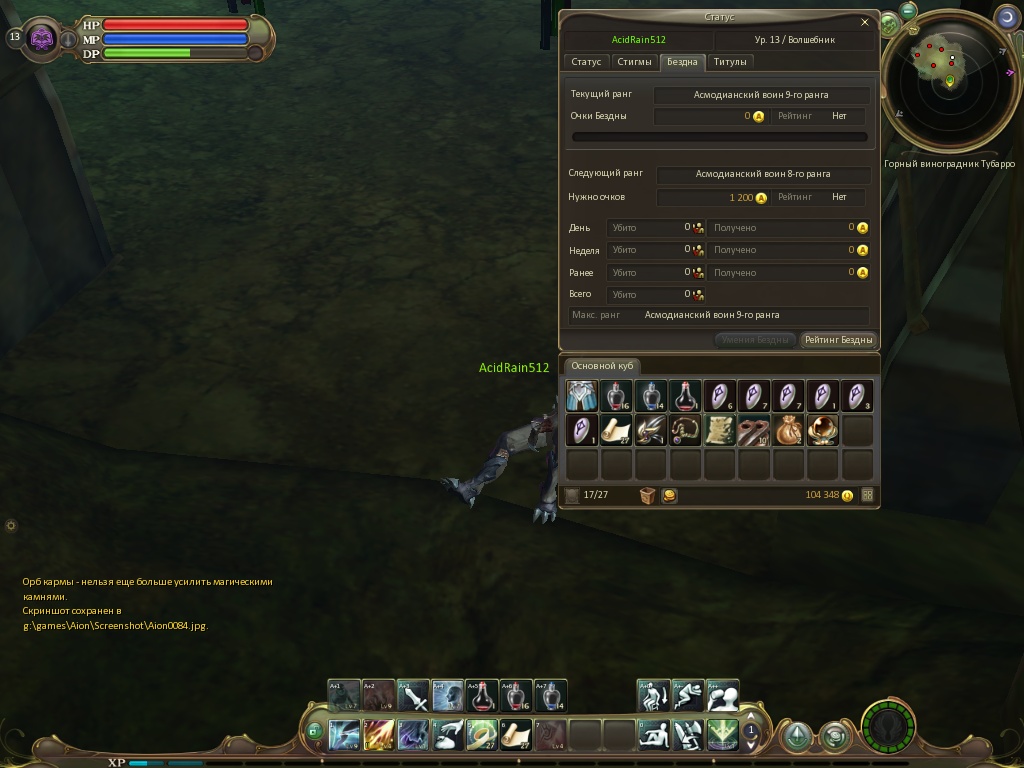Click the gold pouch item in inventory

(788, 430)
